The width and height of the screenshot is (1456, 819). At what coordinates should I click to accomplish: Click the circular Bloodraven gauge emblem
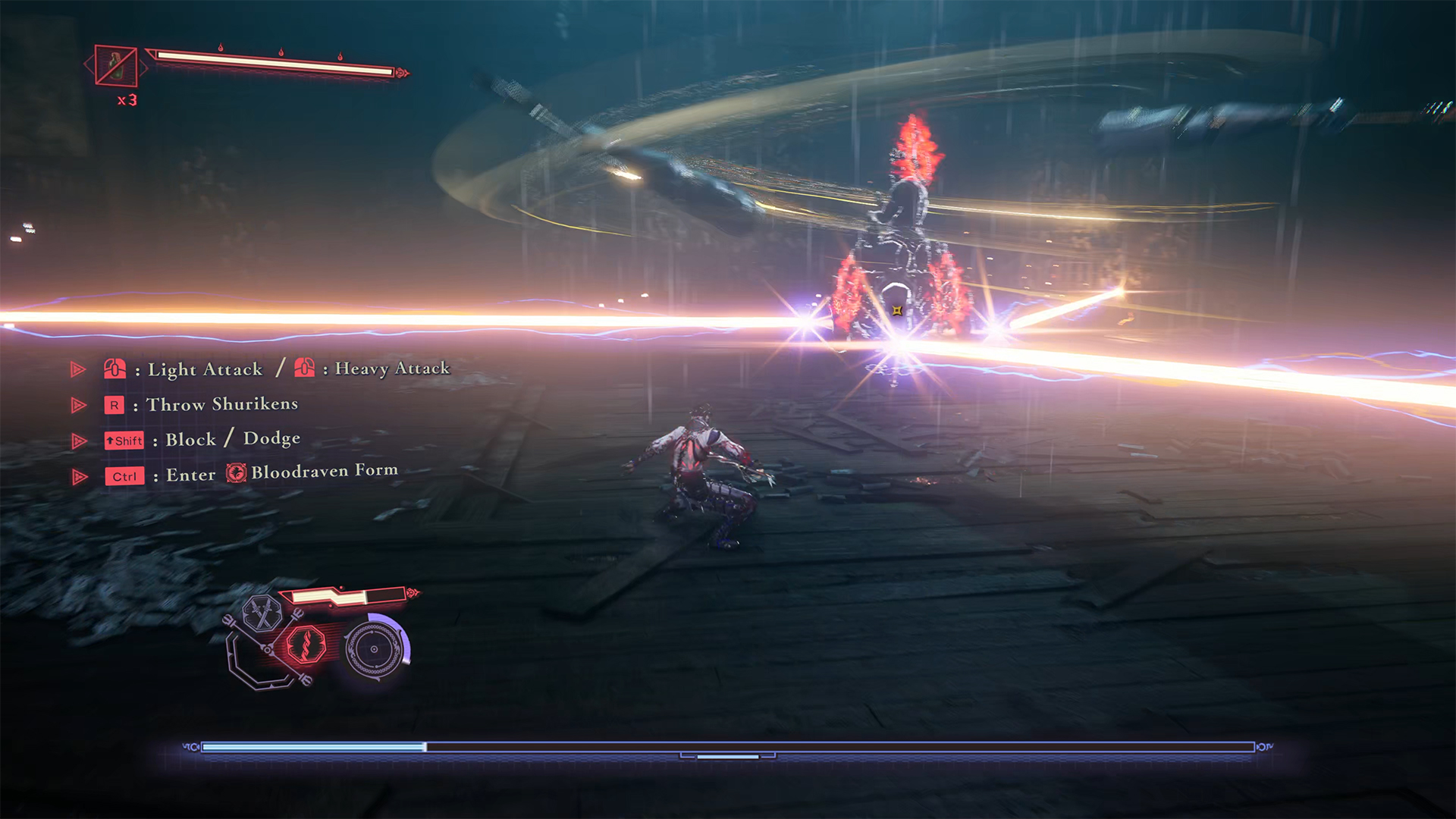click(375, 649)
